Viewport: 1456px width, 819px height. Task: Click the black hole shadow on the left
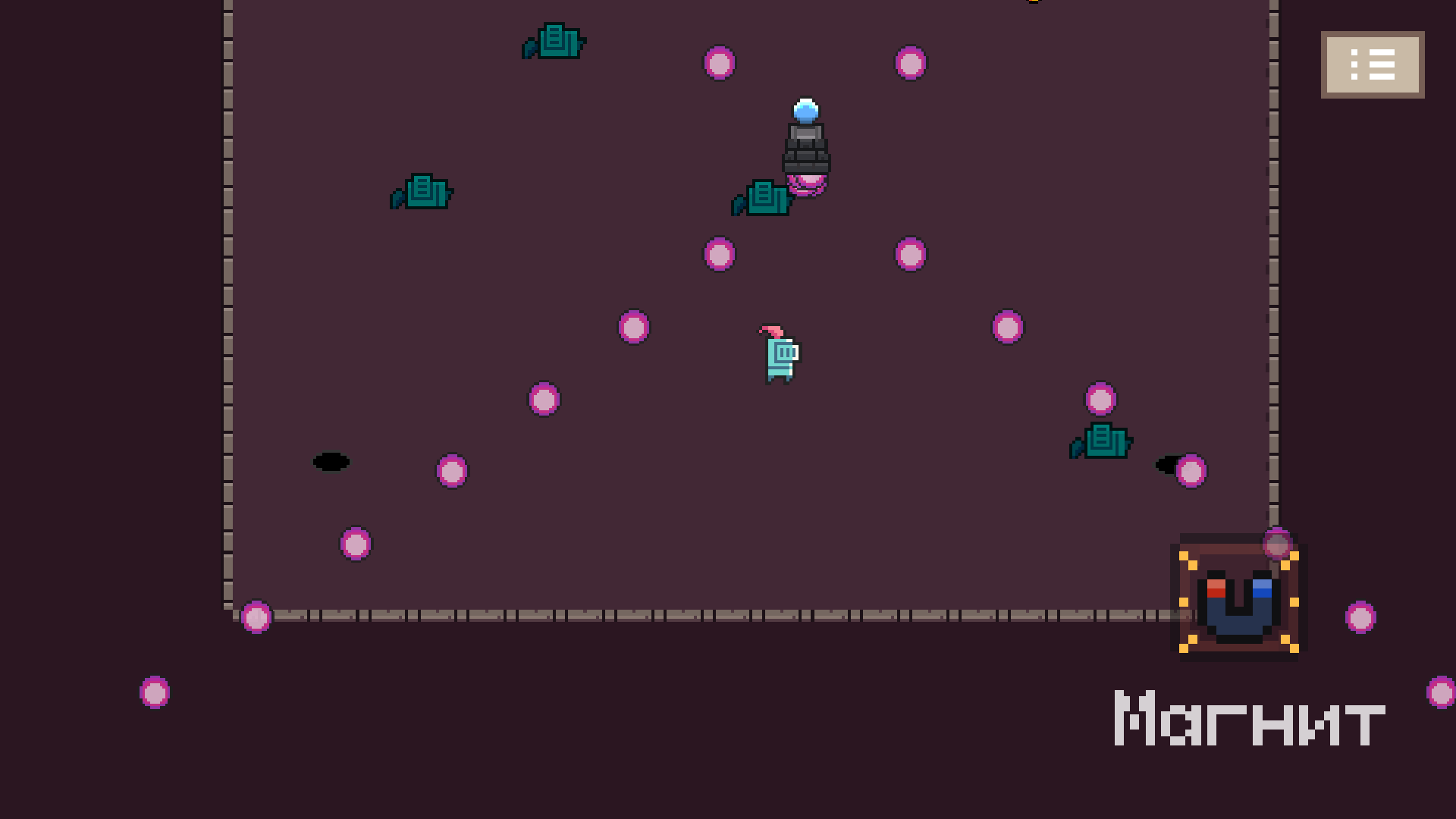[x=332, y=463]
